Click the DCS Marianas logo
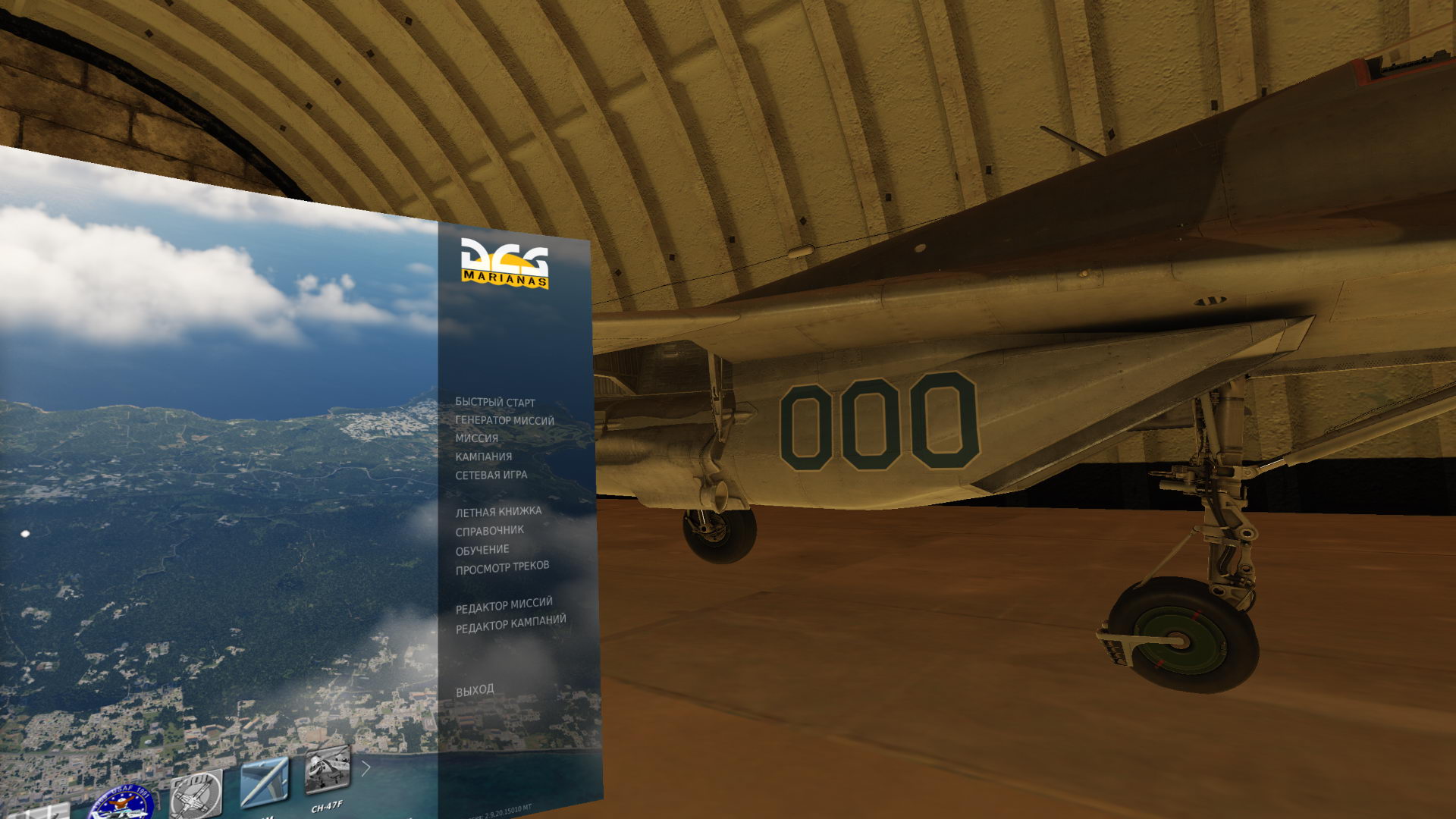 (x=507, y=262)
